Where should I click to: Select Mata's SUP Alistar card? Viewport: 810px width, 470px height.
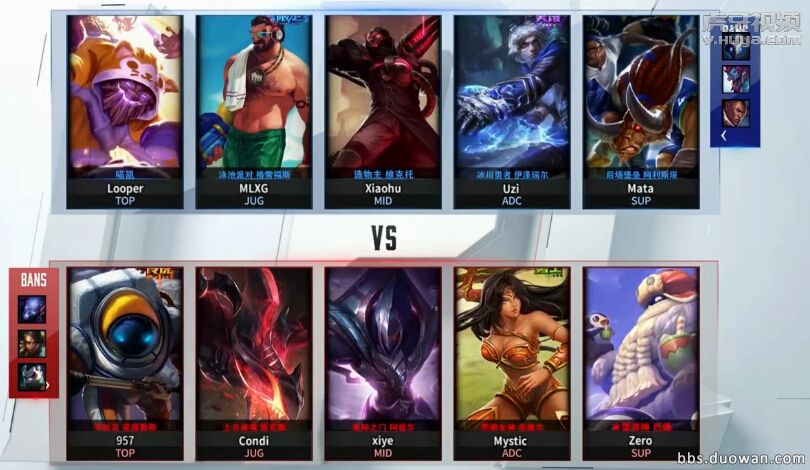tap(640, 110)
